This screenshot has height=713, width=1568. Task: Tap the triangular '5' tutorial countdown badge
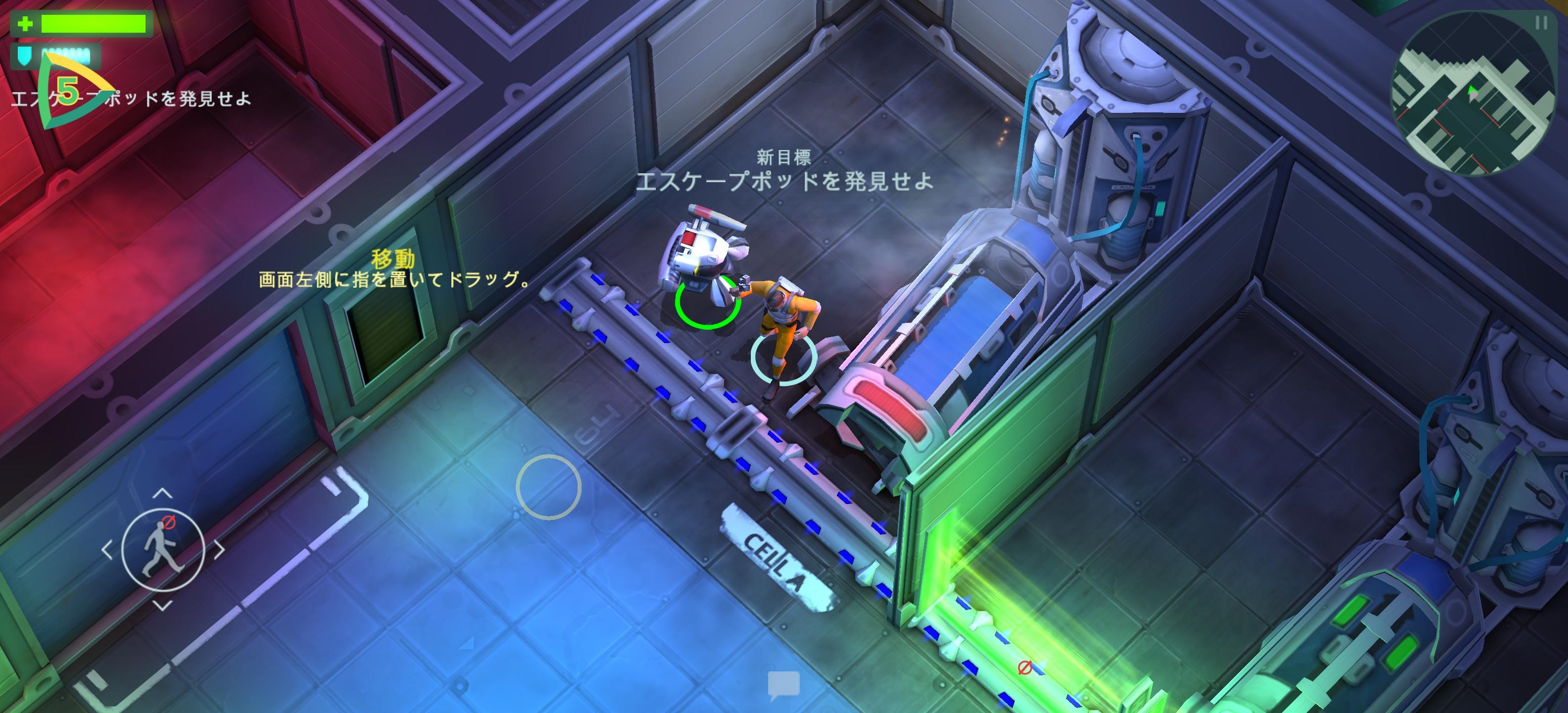pos(69,95)
